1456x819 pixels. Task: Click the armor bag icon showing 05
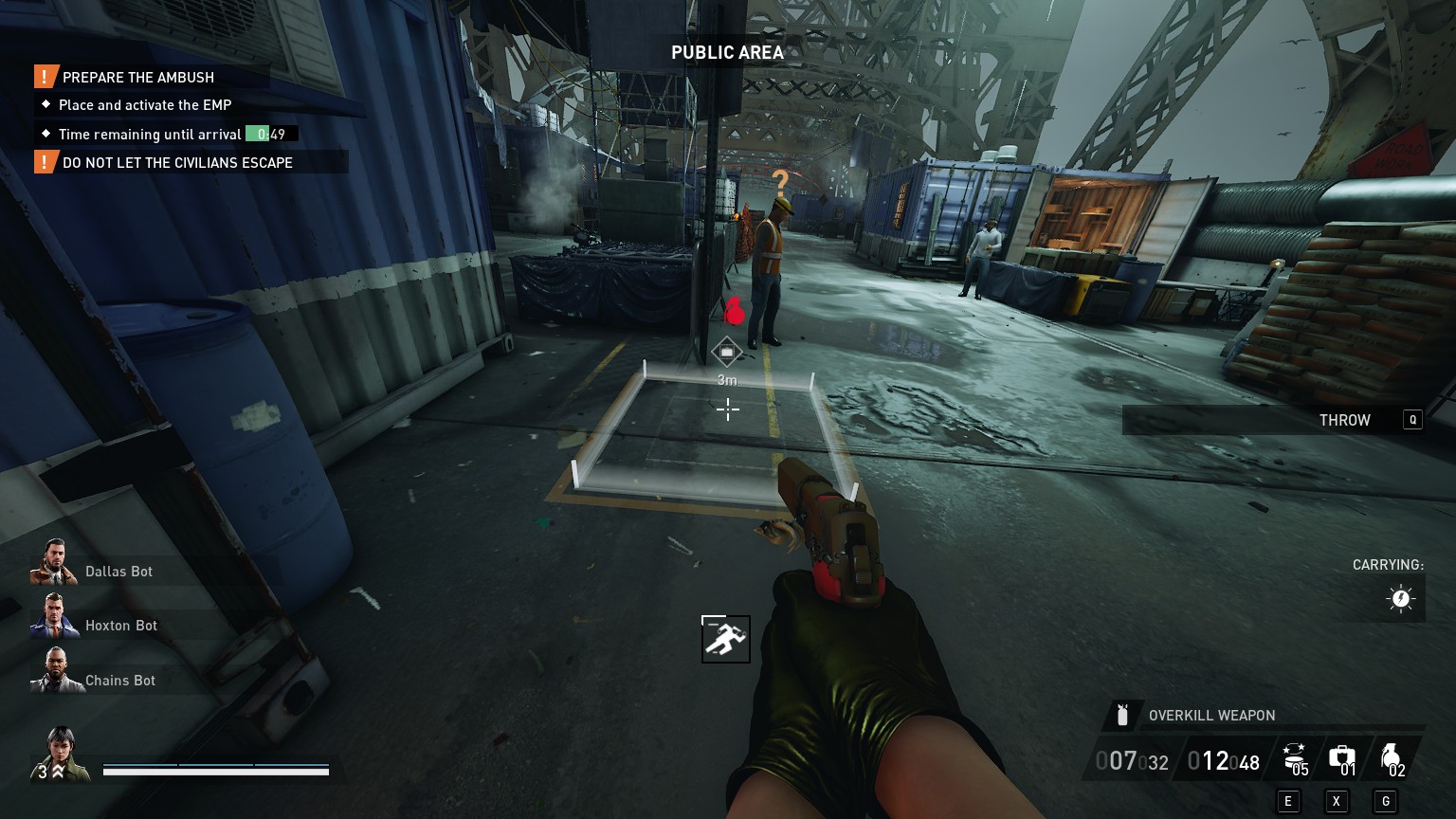pyautogui.click(x=1293, y=755)
